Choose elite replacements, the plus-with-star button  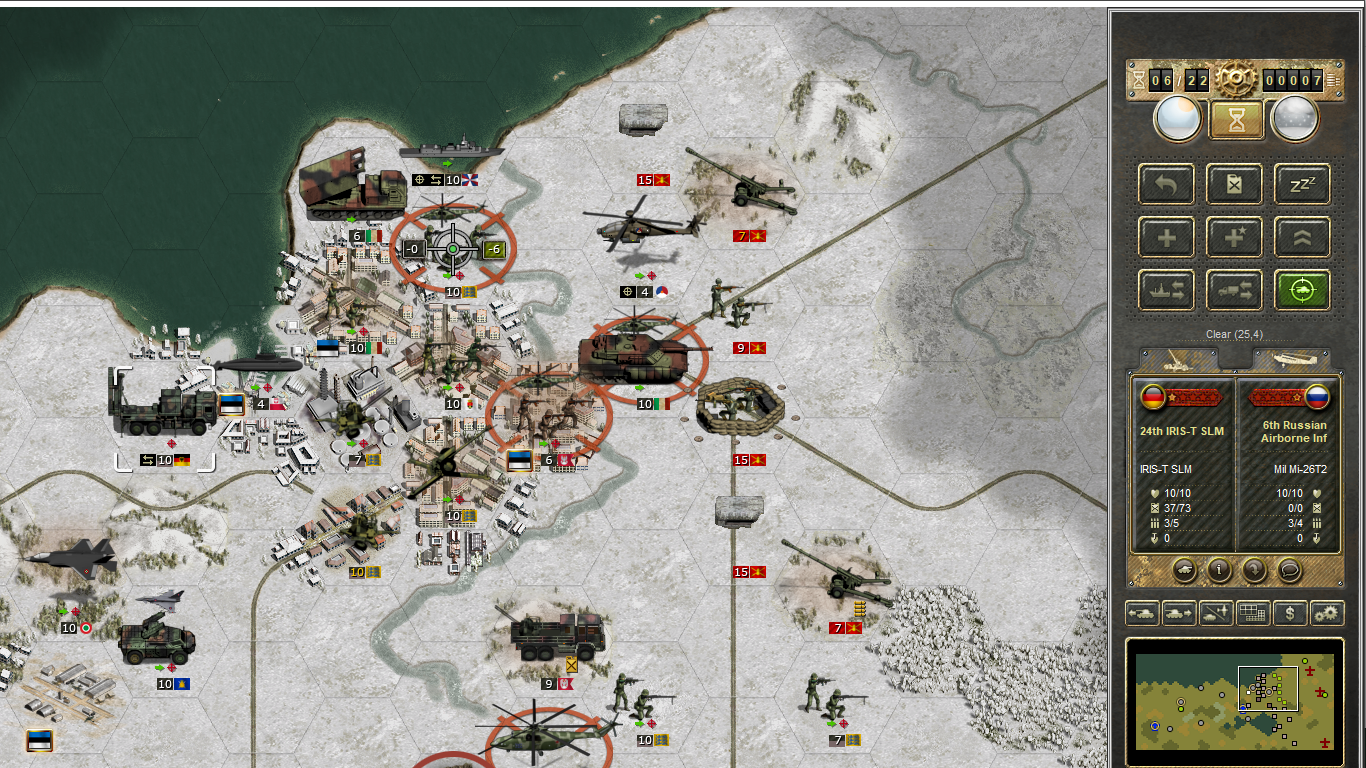coord(1234,238)
